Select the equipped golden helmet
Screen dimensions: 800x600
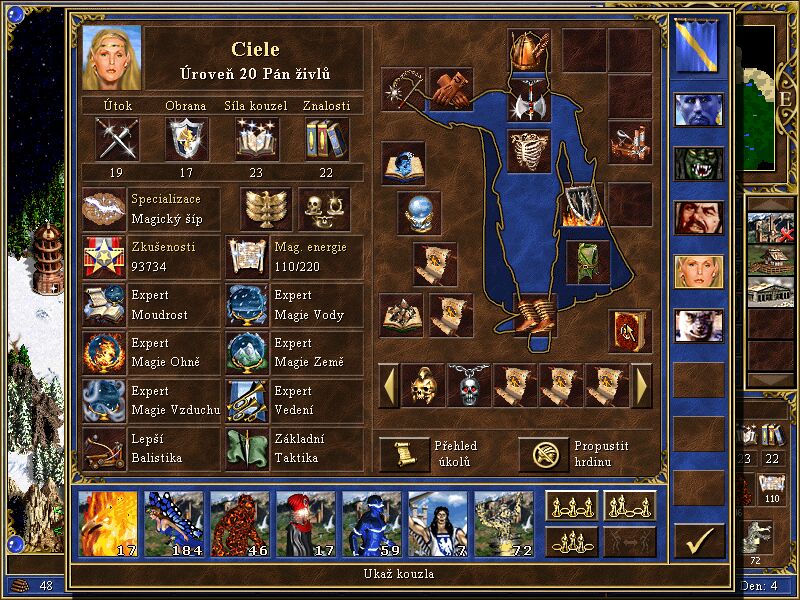pyautogui.click(x=526, y=49)
